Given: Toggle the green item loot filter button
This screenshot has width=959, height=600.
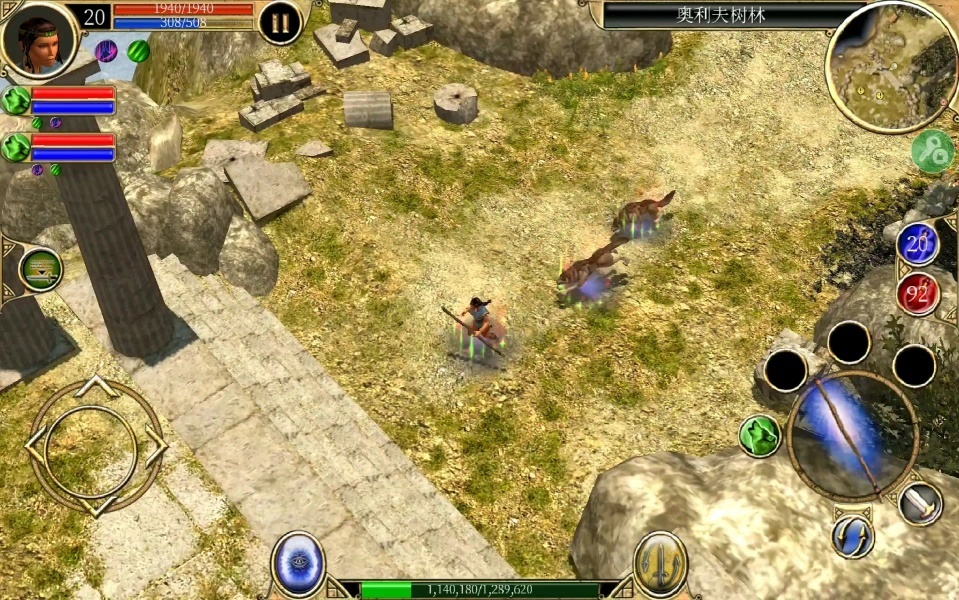Looking at the screenshot, I should tap(41, 268).
